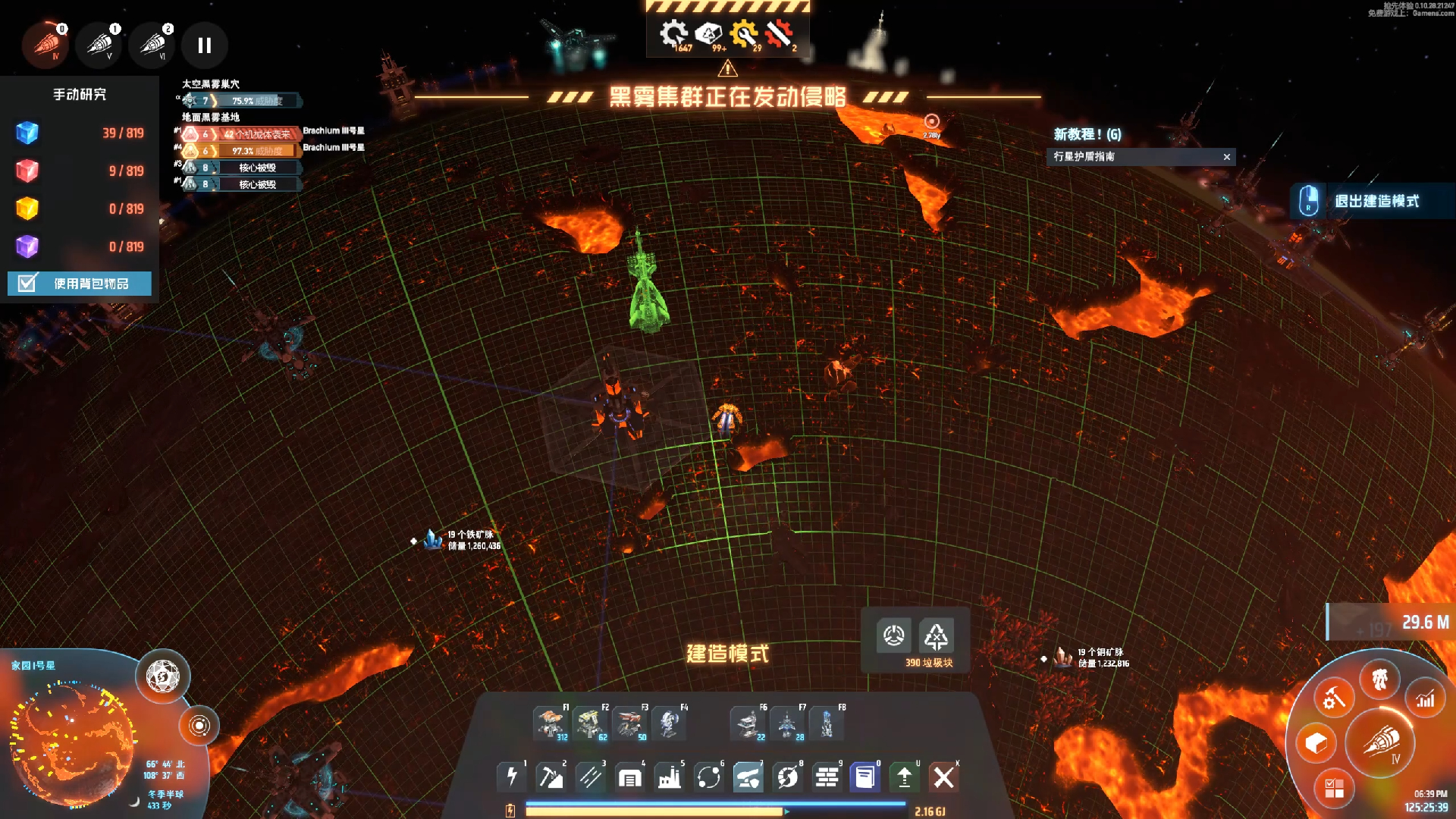Toggle the 使用背包物品 checkbox

click(x=27, y=284)
